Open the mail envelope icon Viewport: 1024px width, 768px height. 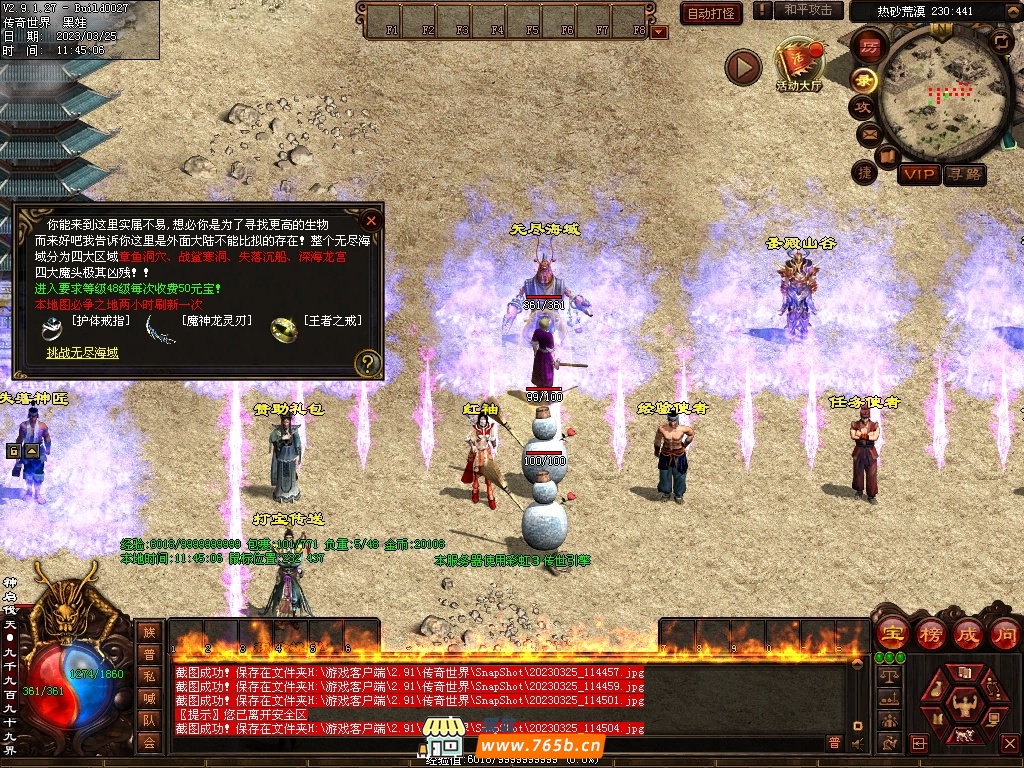click(x=867, y=134)
